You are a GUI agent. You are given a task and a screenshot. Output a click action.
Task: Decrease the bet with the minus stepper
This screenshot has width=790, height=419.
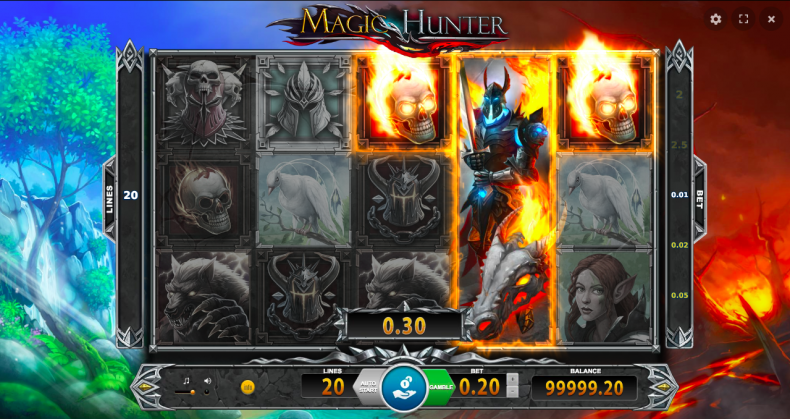point(513,393)
